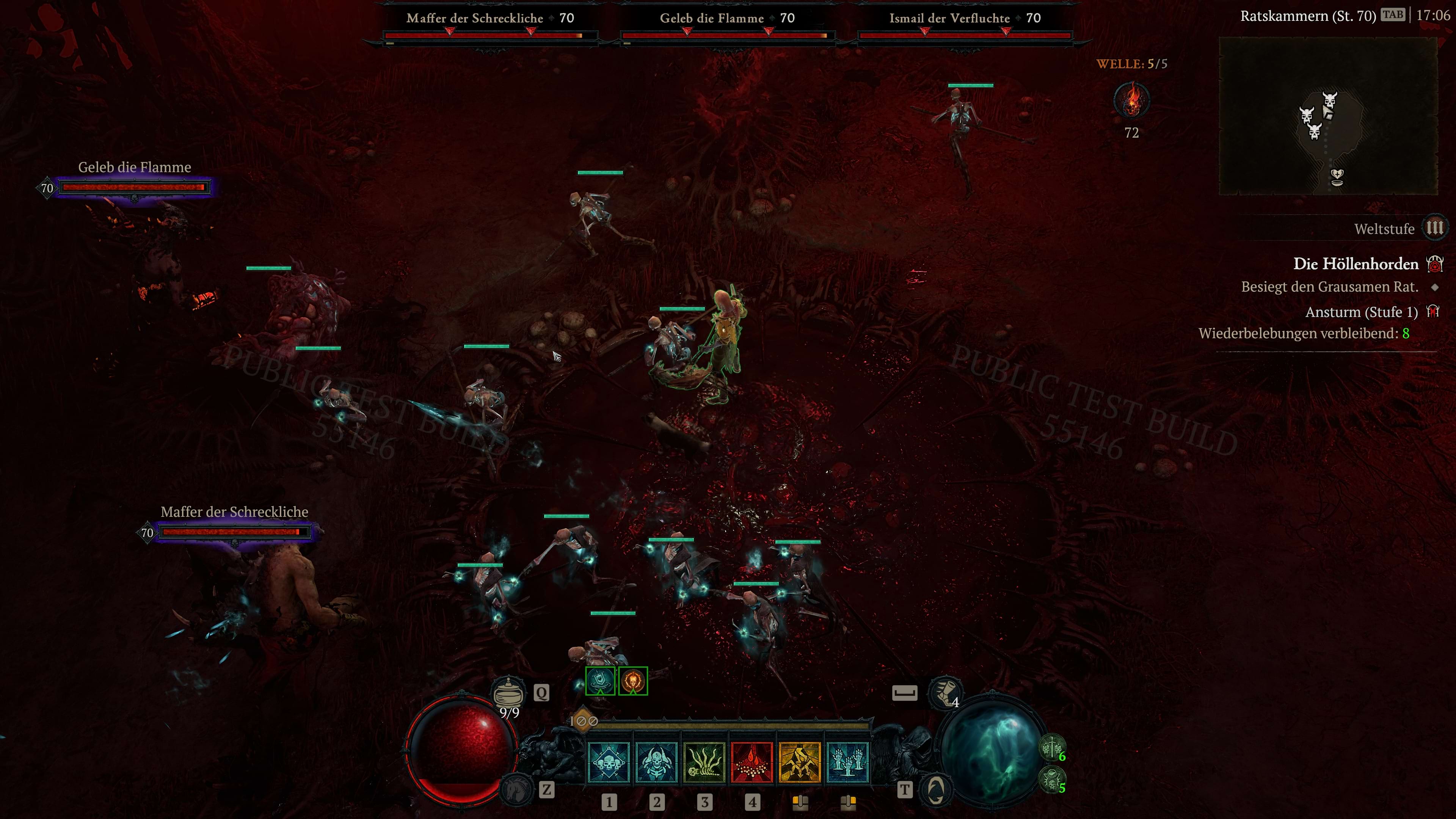Viewport: 1456px width, 819px height.
Task: Select the skeleton mage minion counter icon
Action: pos(1052,780)
